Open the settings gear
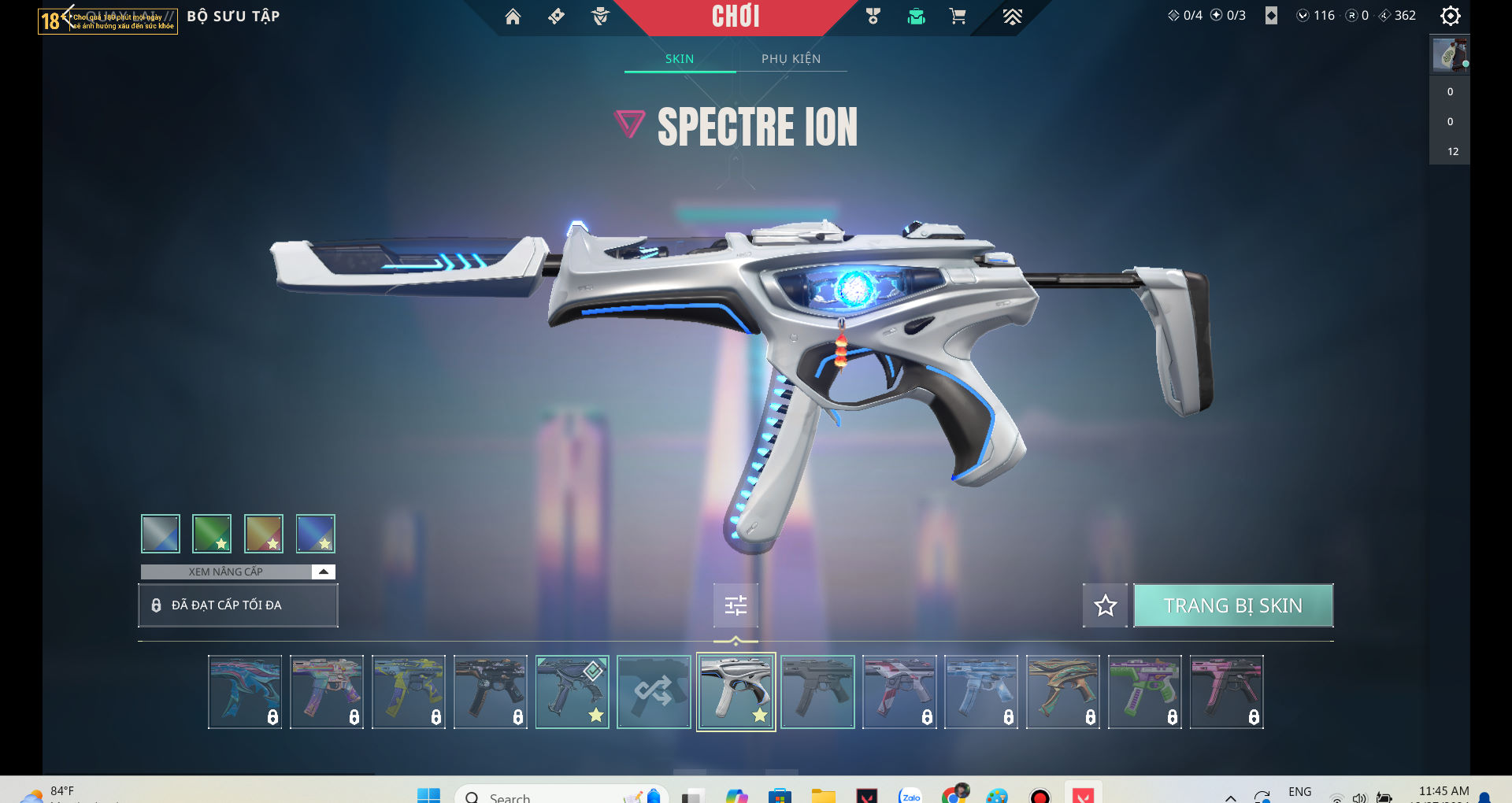Viewport: 1512px width, 803px height. point(1450,16)
